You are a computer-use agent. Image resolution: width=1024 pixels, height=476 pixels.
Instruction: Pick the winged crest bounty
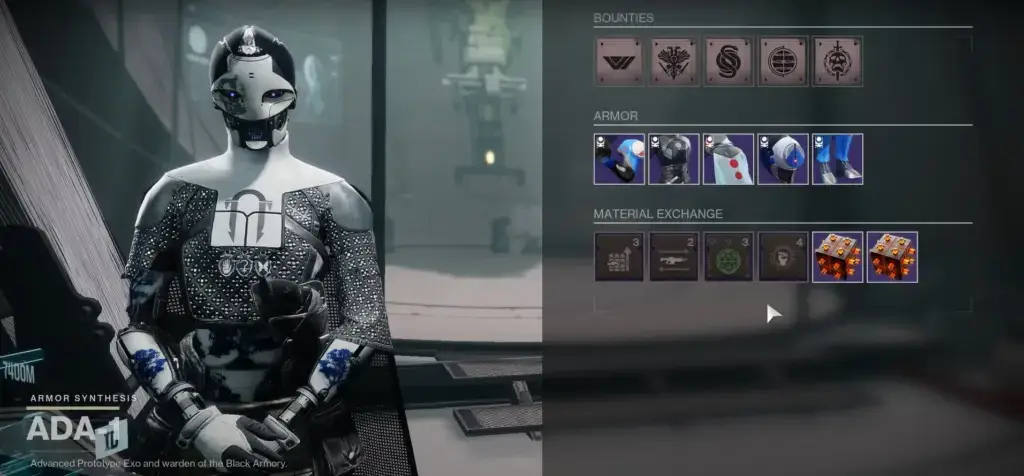[674, 61]
